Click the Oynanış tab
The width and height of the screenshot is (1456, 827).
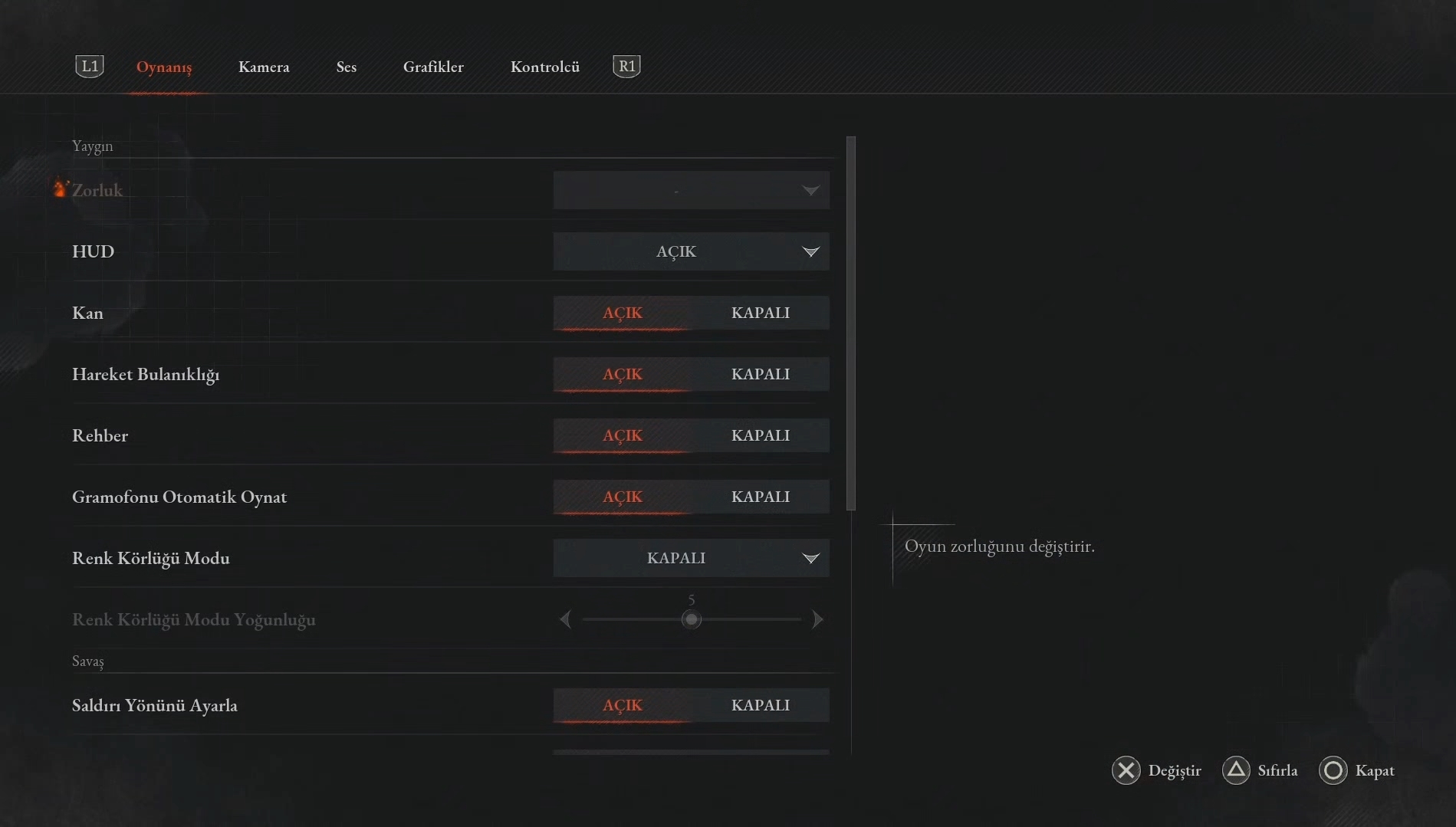pyautogui.click(x=164, y=67)
